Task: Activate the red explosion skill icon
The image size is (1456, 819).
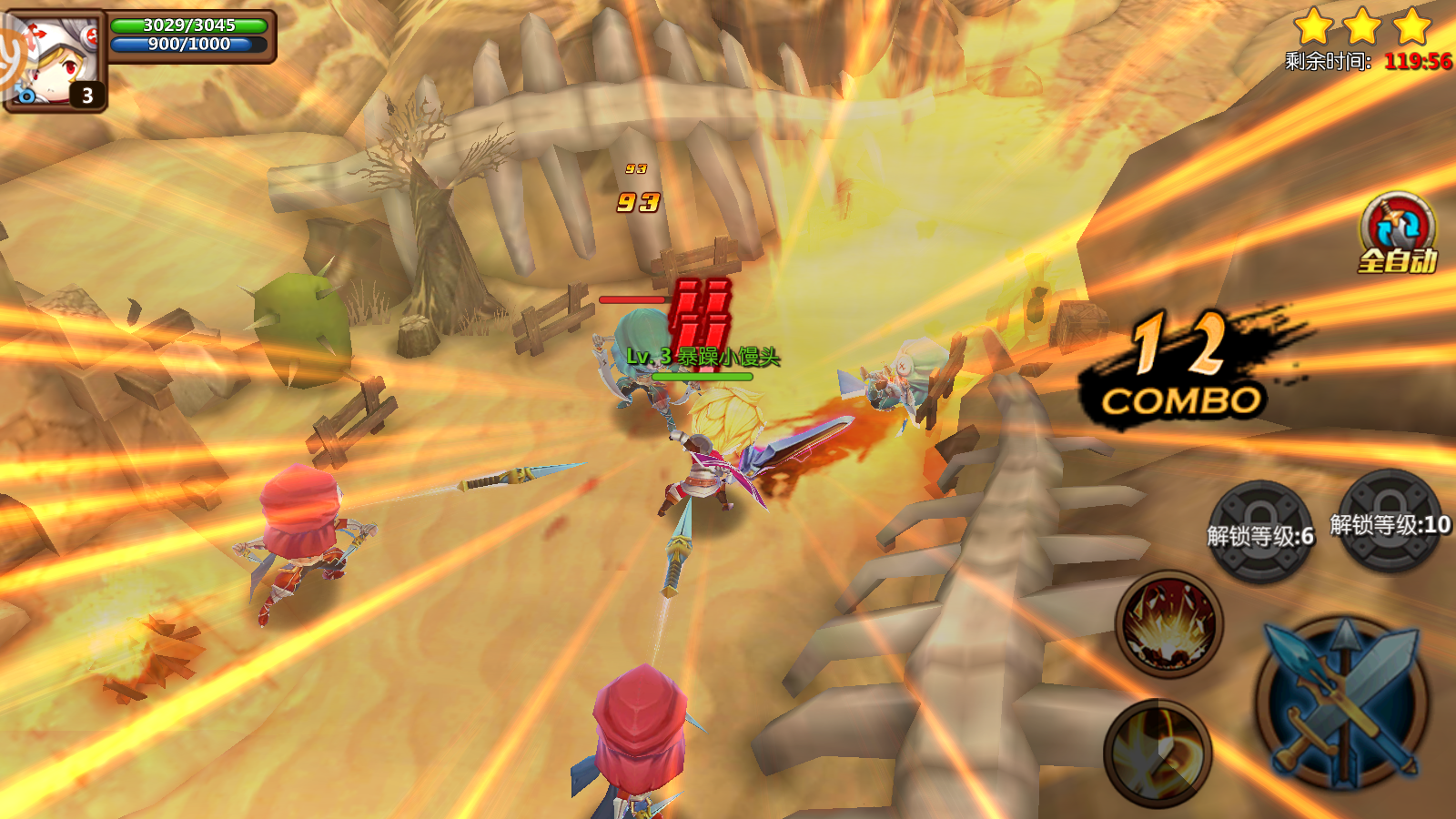Action: coord(1168,624)
